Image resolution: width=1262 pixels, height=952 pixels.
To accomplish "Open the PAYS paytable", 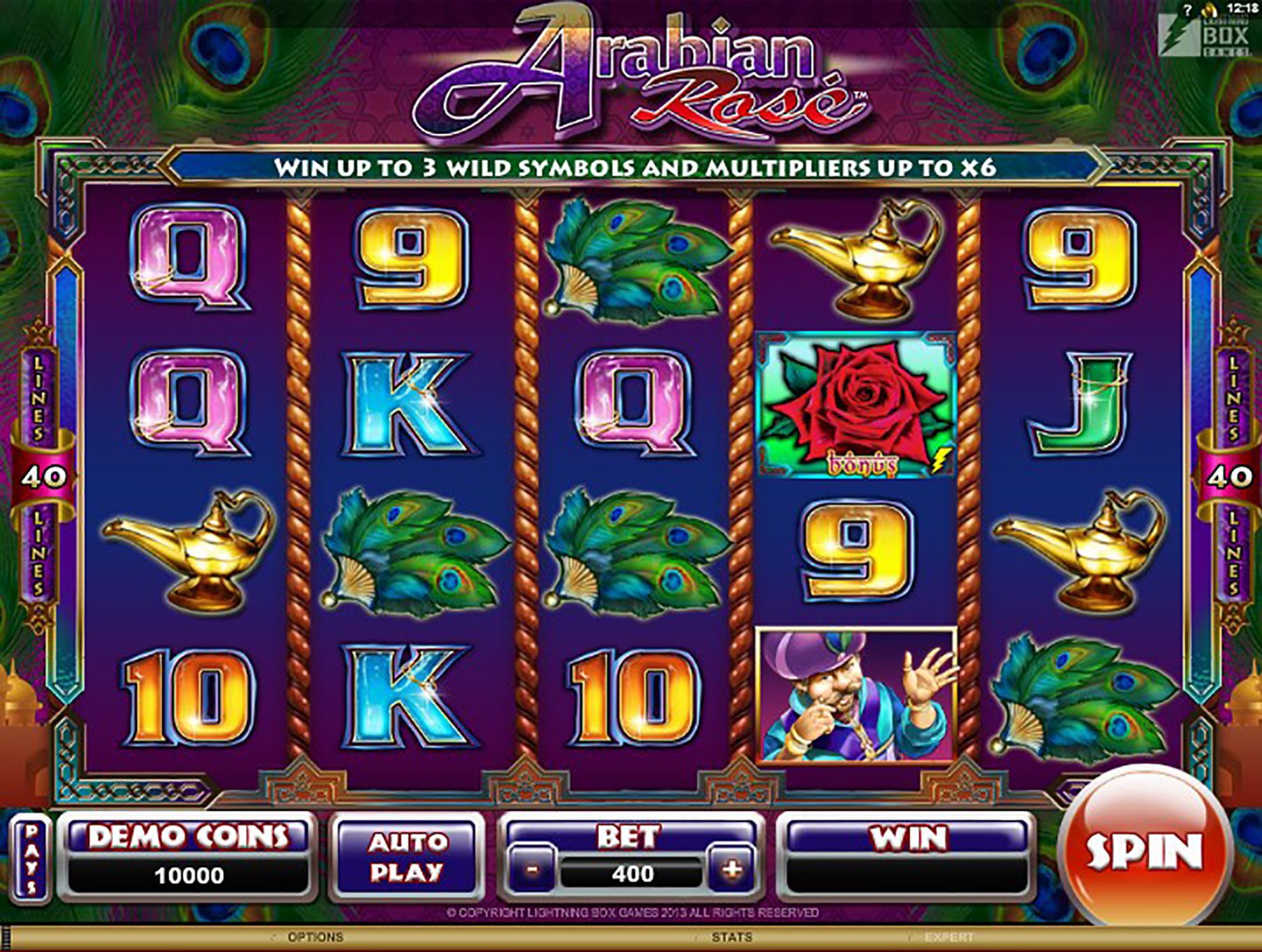I will pos(32,859).
